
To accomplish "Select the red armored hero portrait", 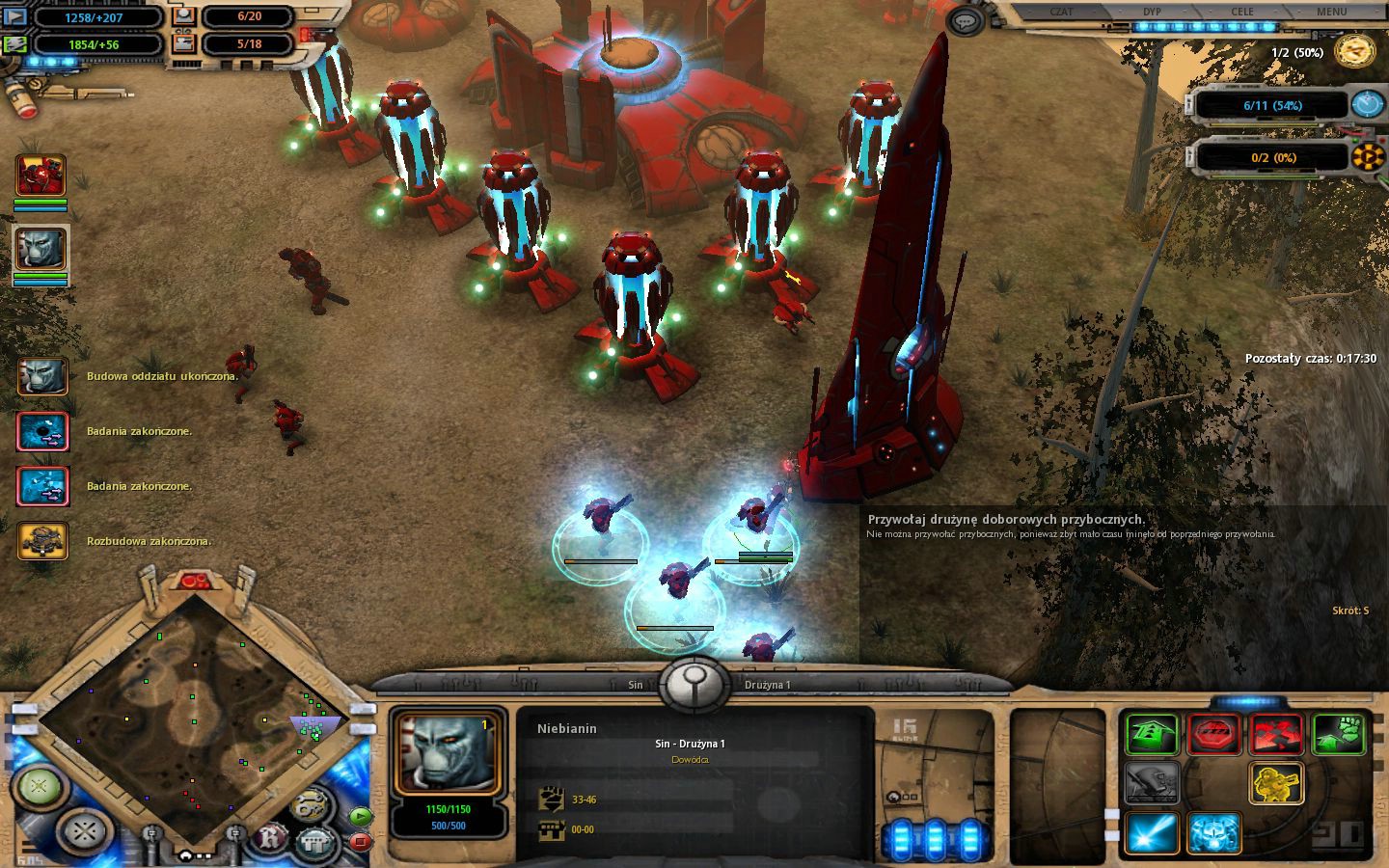I will (41, 176).
